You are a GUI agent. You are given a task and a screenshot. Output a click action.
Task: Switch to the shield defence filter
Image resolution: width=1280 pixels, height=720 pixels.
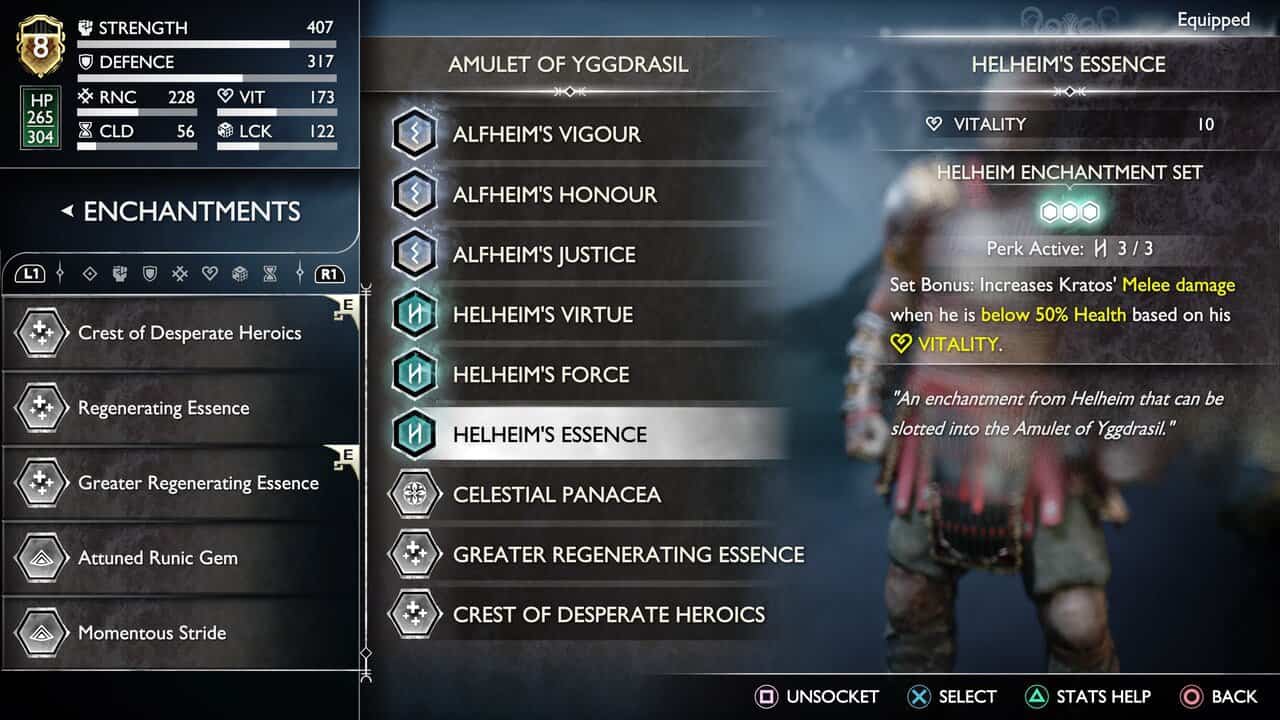tap(150, 273)
